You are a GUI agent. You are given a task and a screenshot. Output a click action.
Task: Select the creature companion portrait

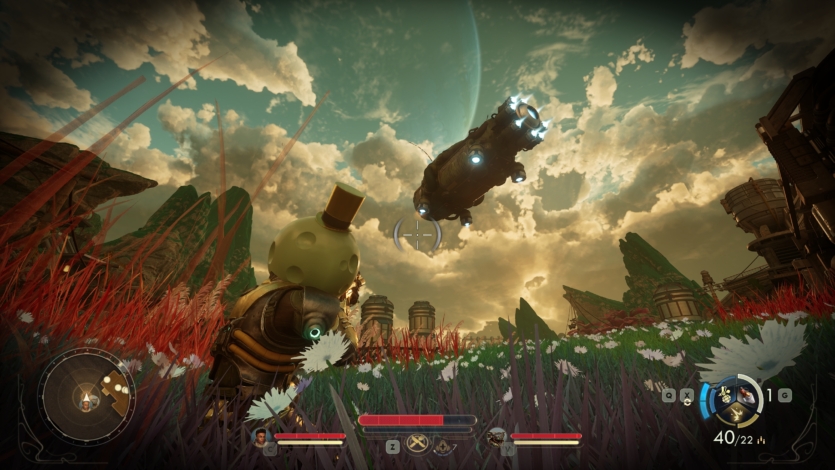pos(496,436)
